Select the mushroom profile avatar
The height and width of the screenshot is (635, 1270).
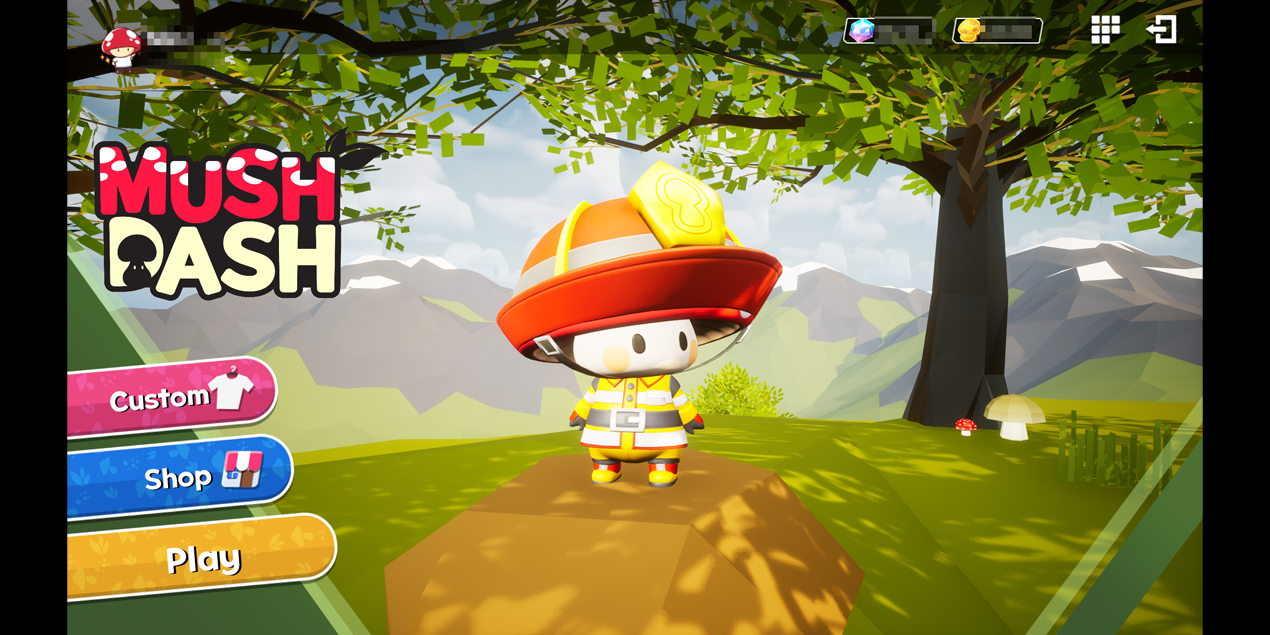[122, 46]
